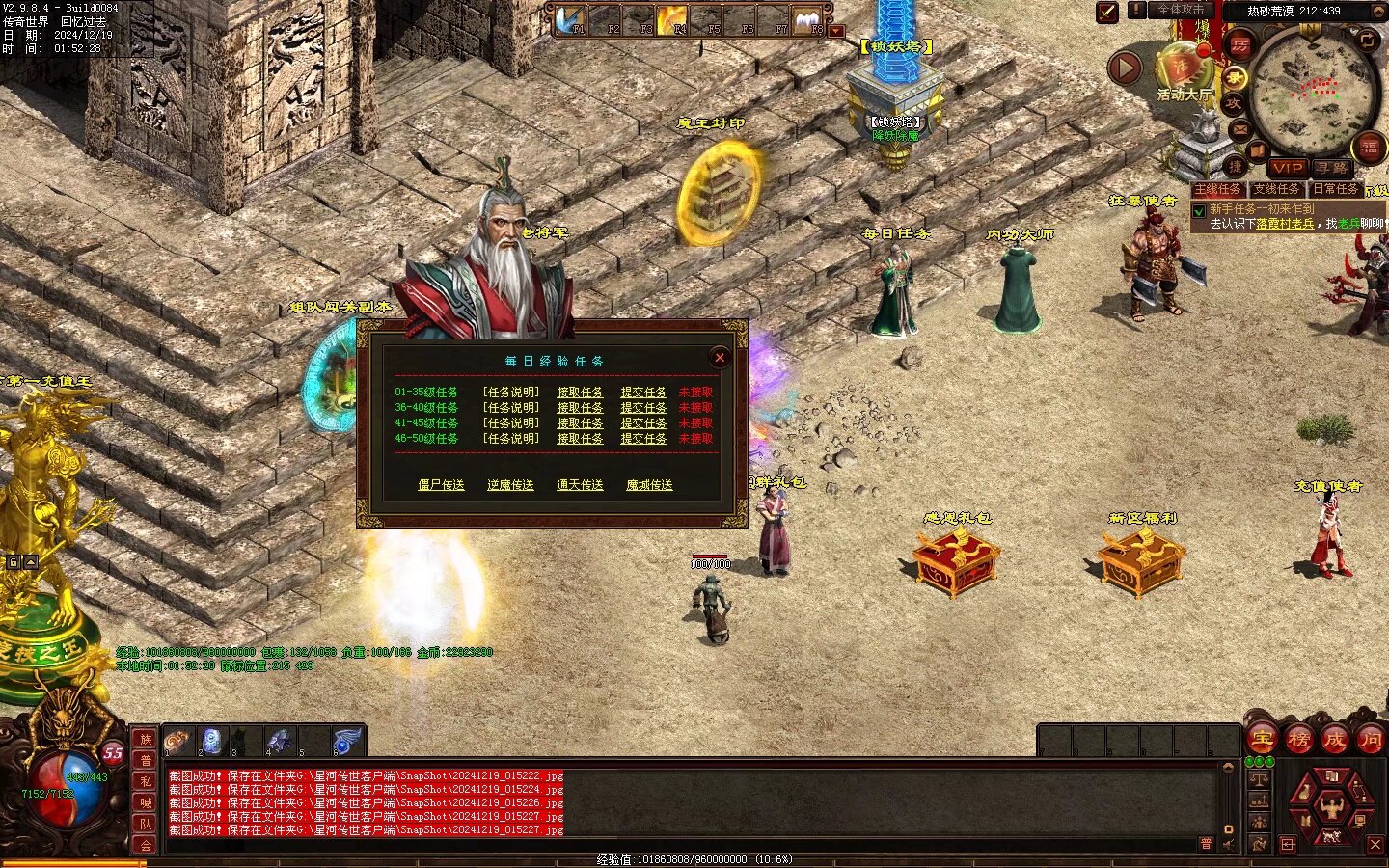
Task: Select 魔域传送 teleport link
Action: coord(649,485)
